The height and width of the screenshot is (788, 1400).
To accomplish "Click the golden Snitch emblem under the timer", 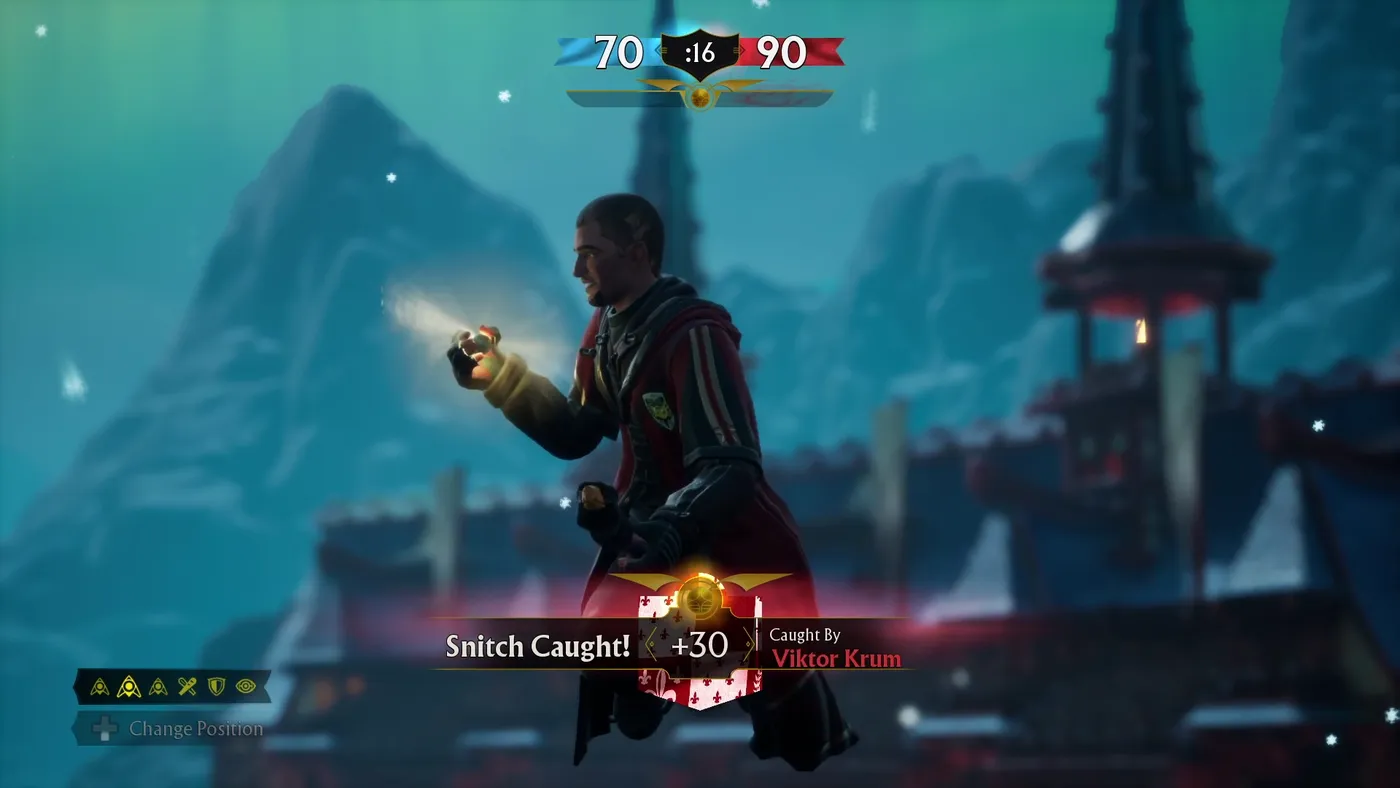I will pyautogui.click(x=700, y=96).
